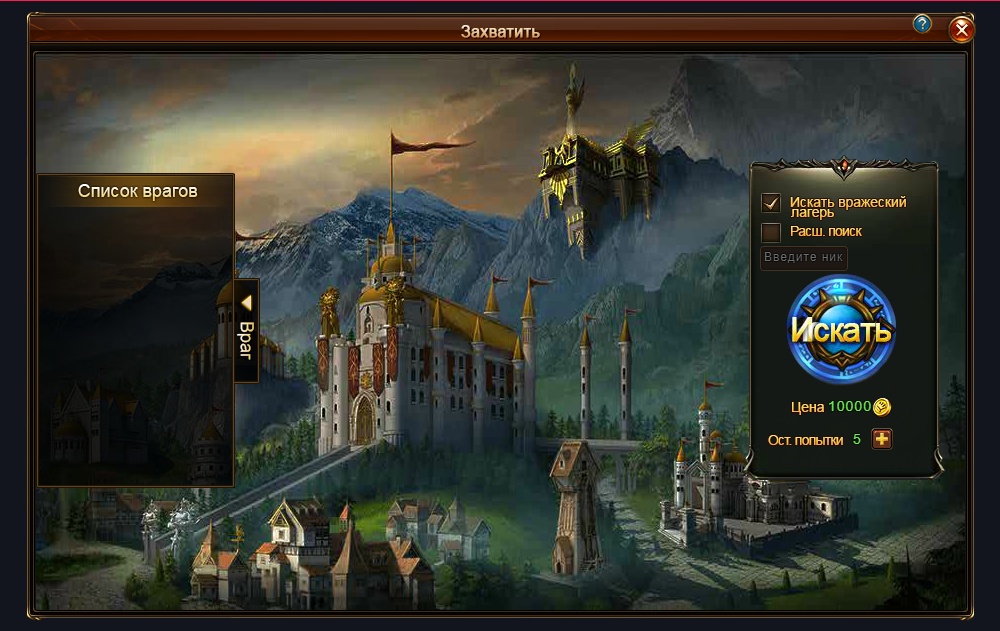Focus the Введите ник input field
This screenshot has width=1000, height=631.
click(x=804, y=258)
